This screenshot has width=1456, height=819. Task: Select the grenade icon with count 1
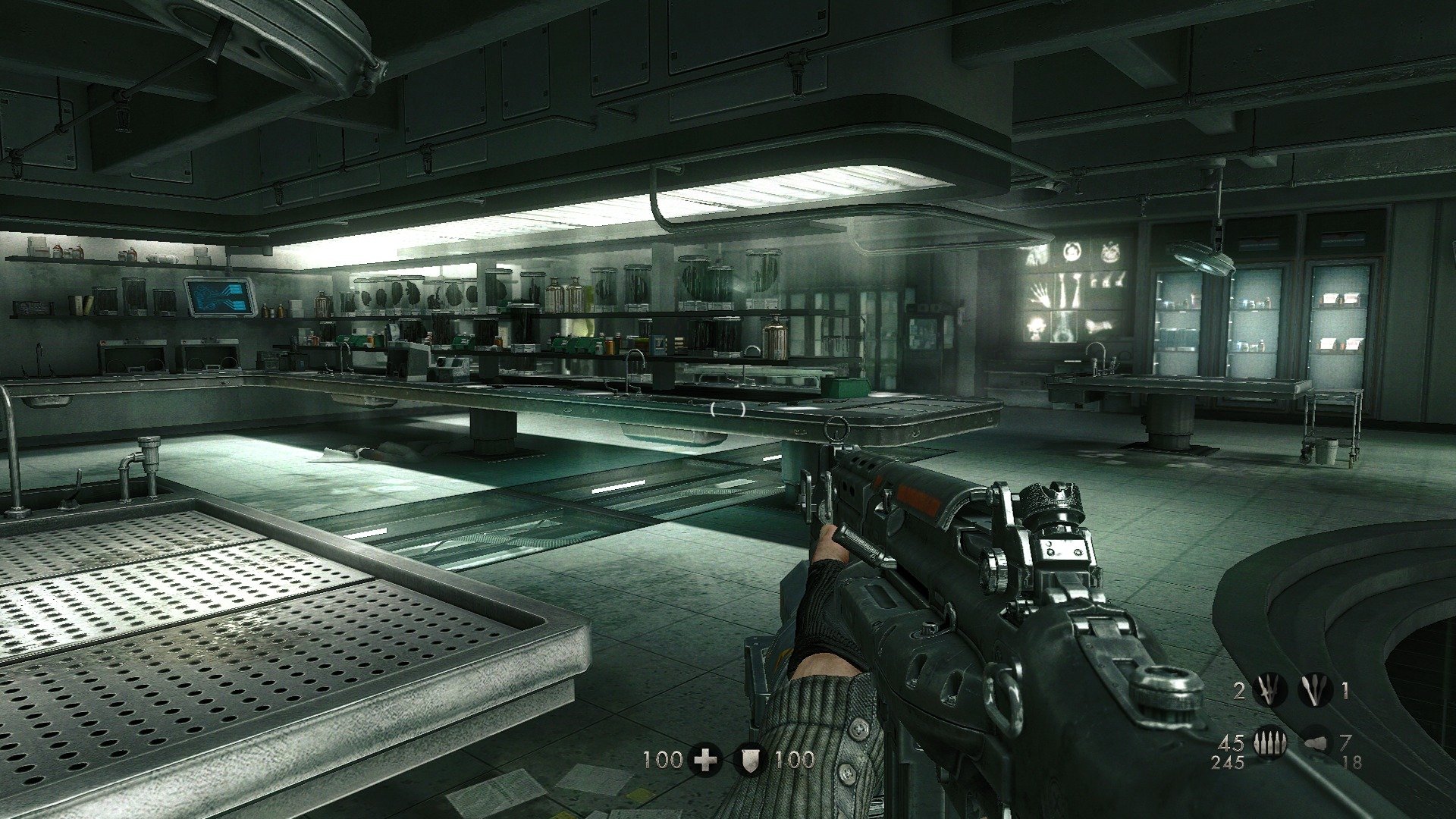click(x=1316, y=690)
